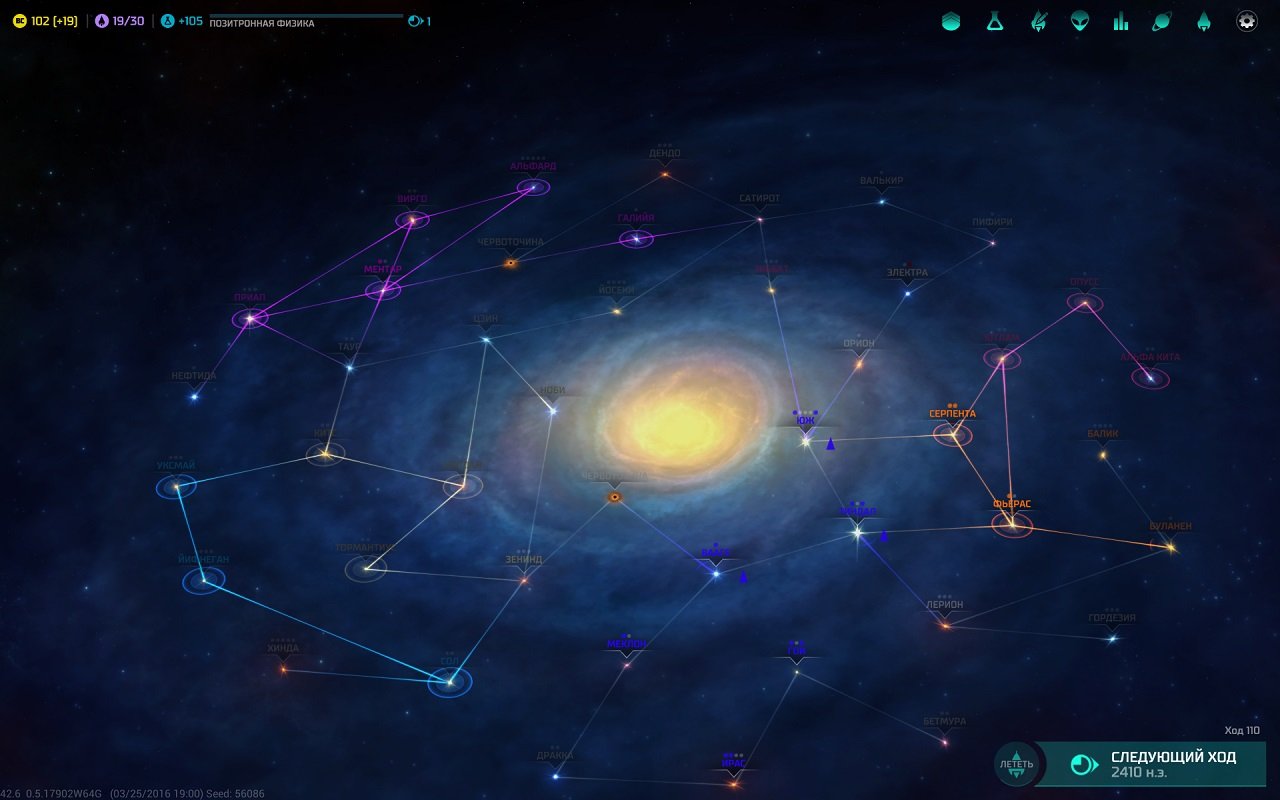Open the research lab flask icon
Viewport: 1280px width, 800px height.
[x=993, y=20]
